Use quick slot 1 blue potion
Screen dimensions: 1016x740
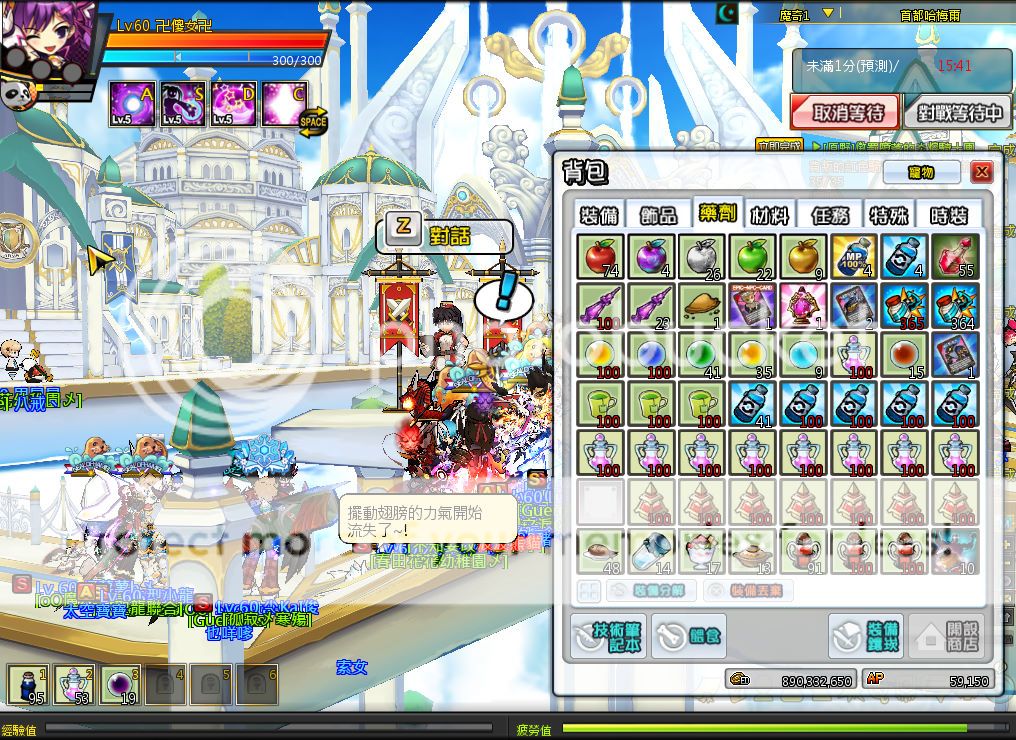[27, 685]
